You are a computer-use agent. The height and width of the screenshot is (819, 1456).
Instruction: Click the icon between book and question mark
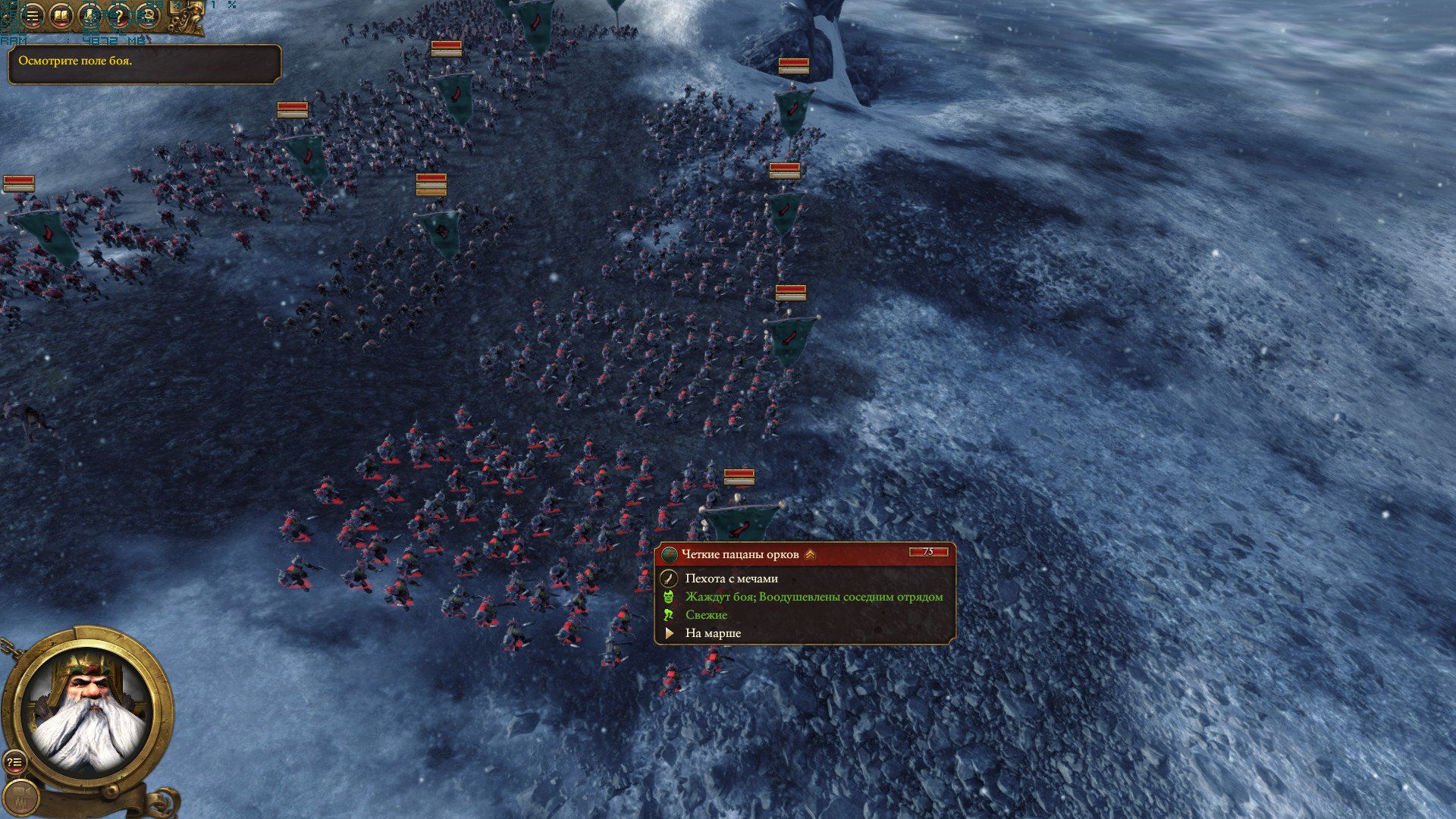(x=90, y=16)
